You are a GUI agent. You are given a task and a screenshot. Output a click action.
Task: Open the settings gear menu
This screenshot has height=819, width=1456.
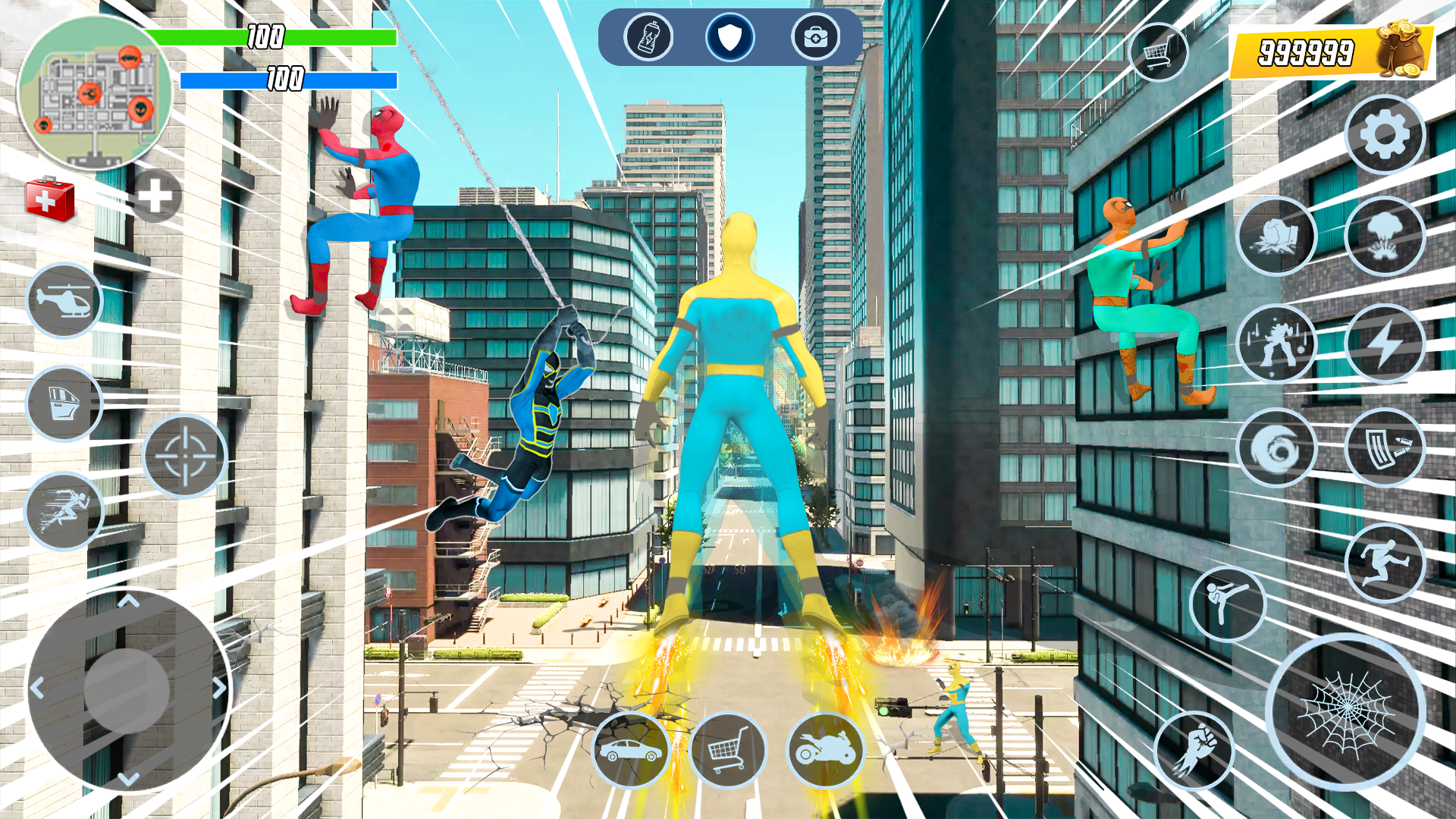tap(1385, 135)
